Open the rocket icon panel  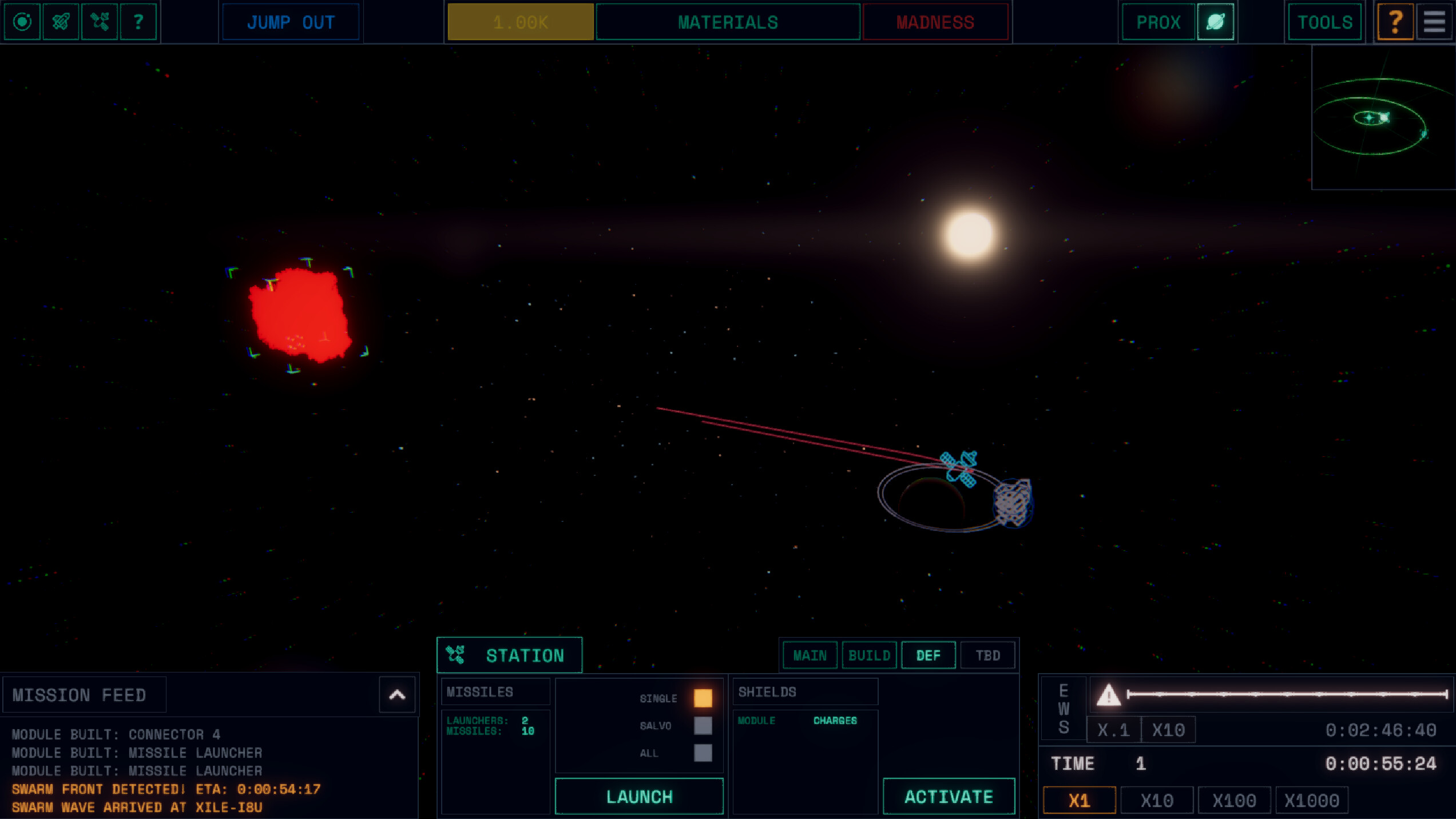(x=61, y=22)
